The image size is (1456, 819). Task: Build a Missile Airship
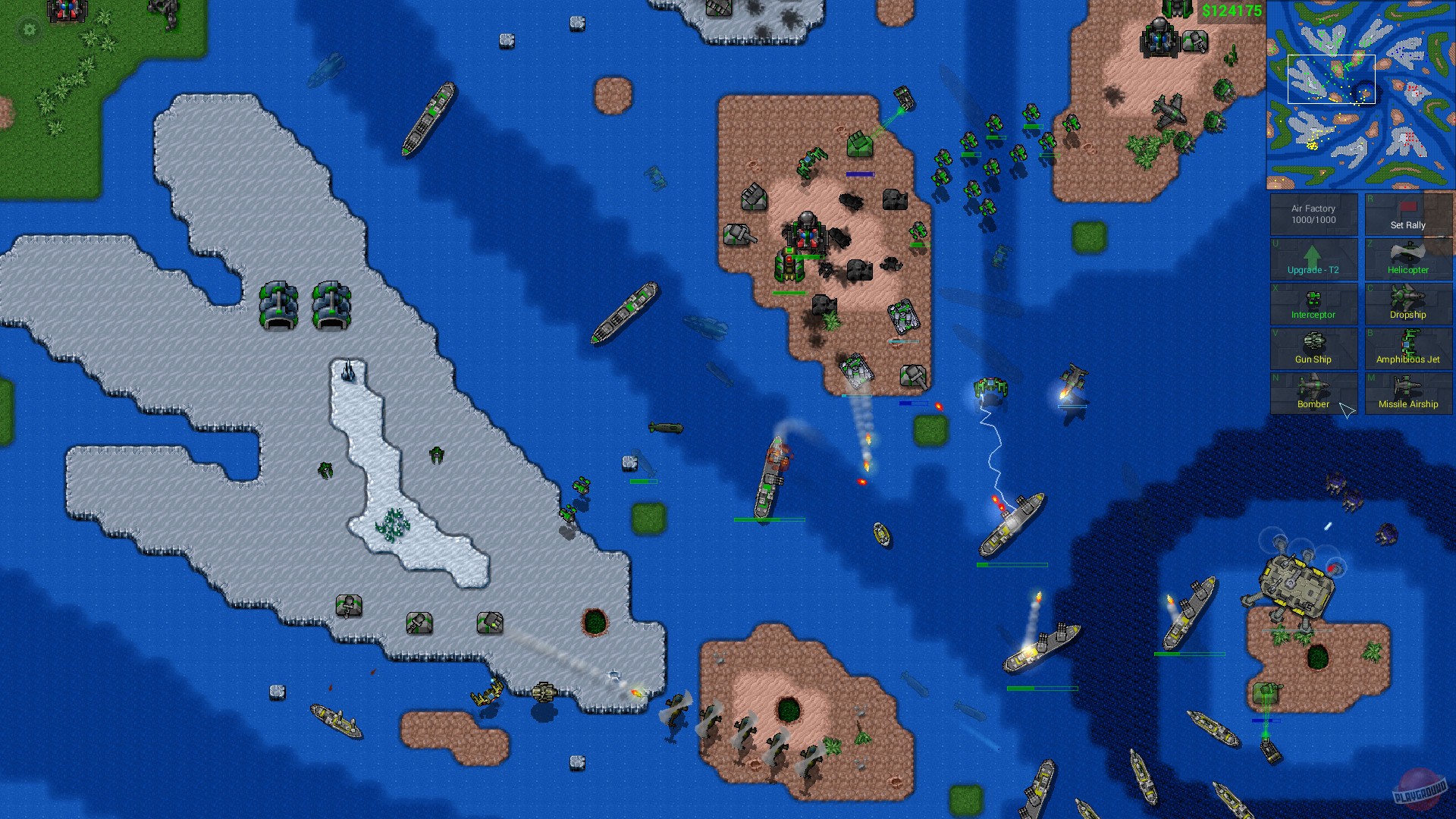coord(1408,394)
